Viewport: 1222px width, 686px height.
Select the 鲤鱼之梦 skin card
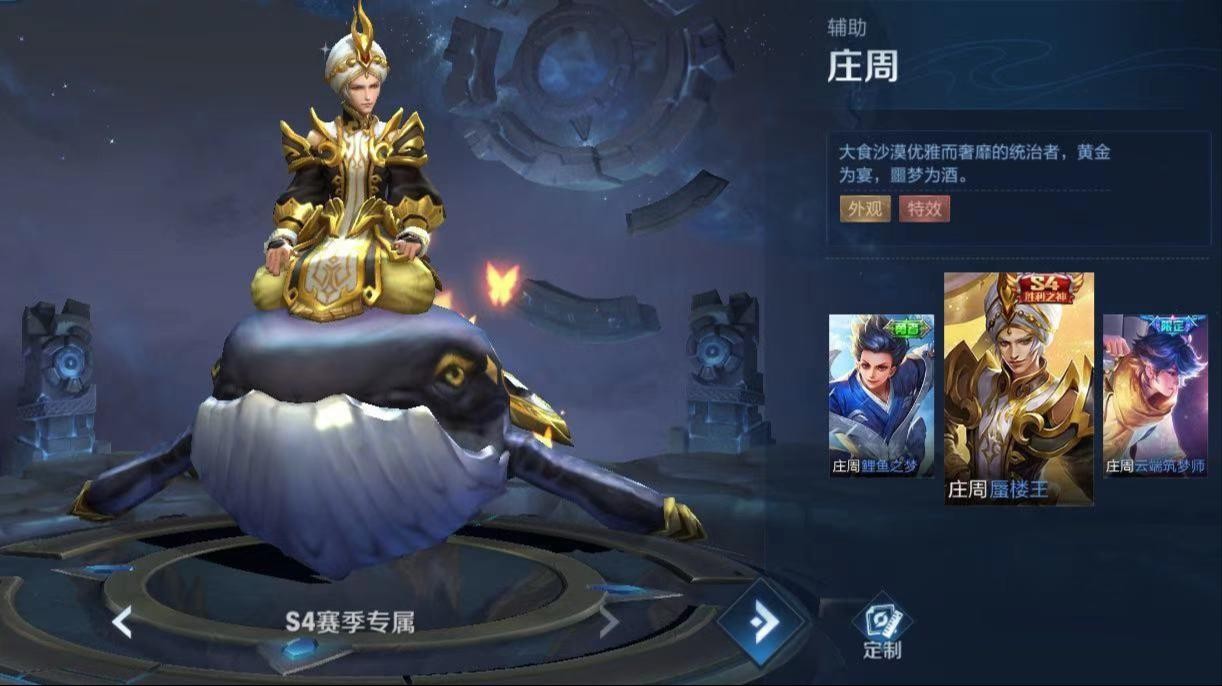[881, 395]
